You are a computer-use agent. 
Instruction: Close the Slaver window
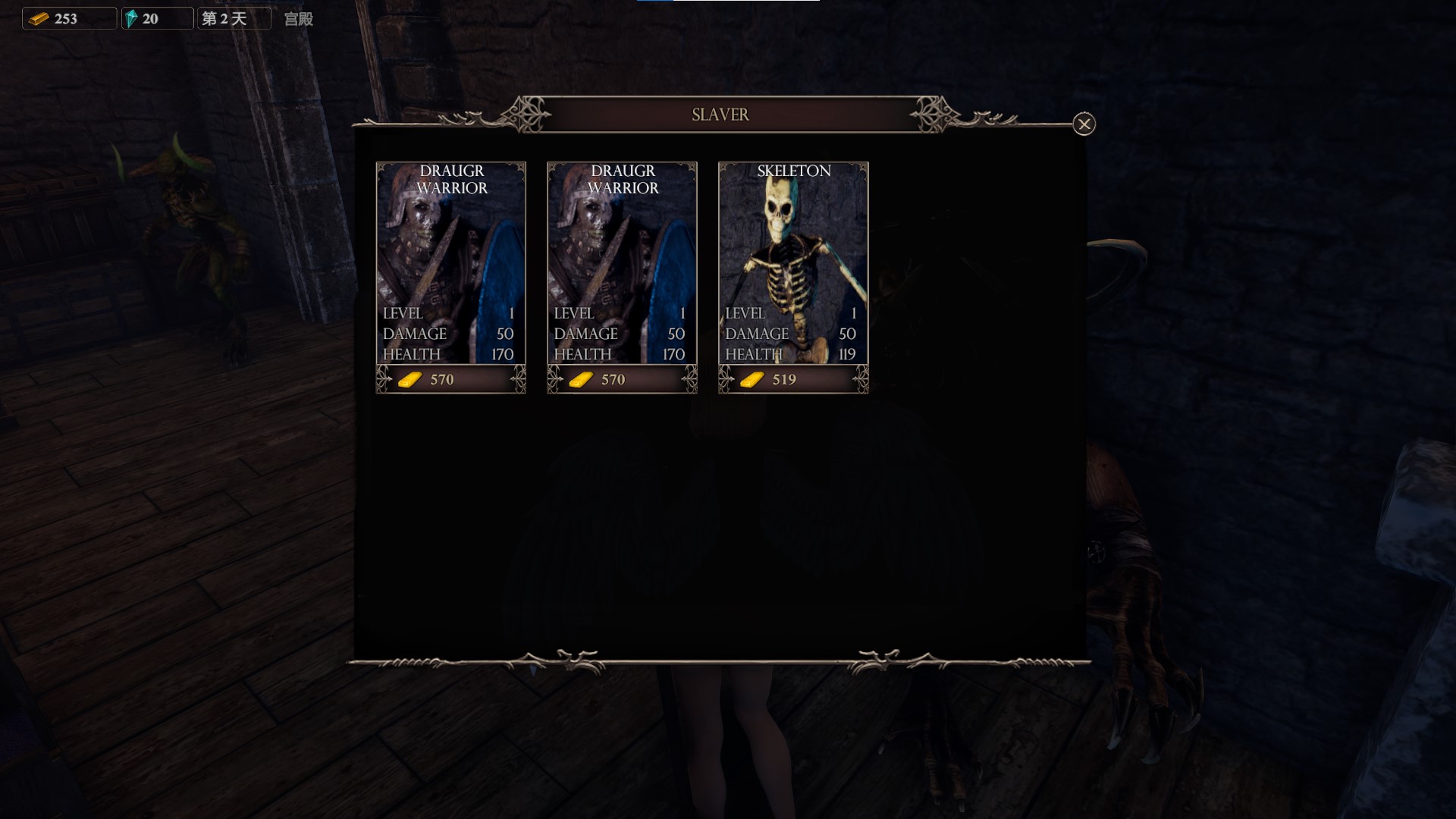[1084, 124]
